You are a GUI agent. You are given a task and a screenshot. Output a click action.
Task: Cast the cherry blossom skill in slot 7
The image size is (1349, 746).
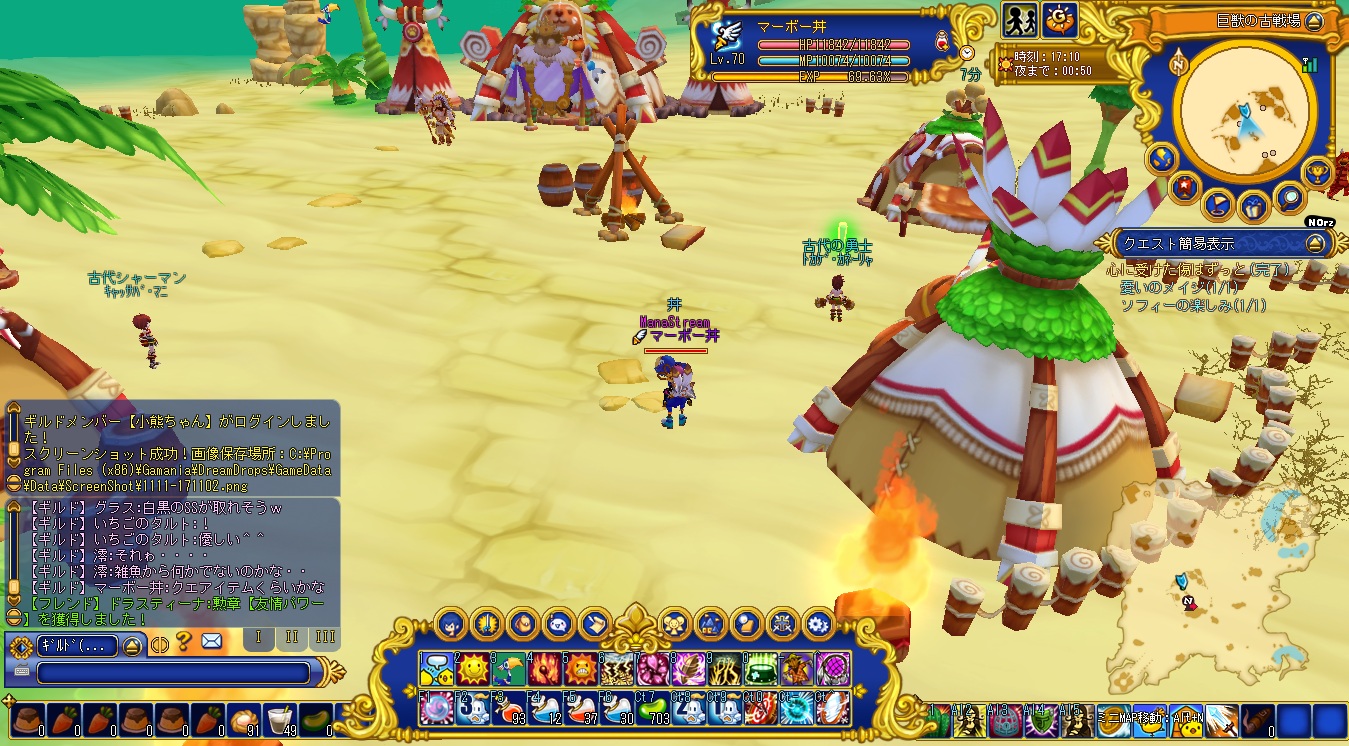coord(653,668)
